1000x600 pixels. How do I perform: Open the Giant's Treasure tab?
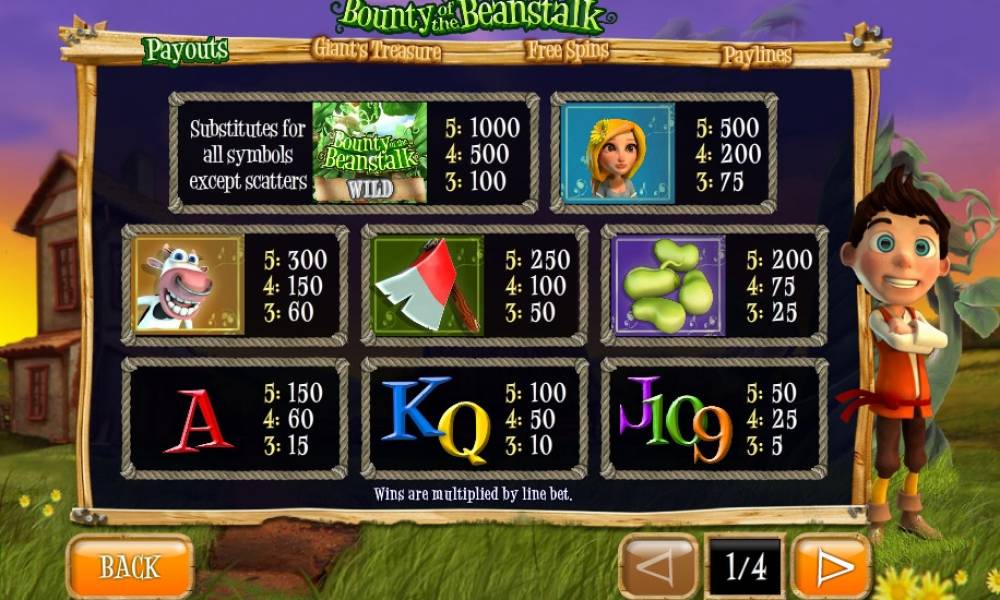point(377,48)
